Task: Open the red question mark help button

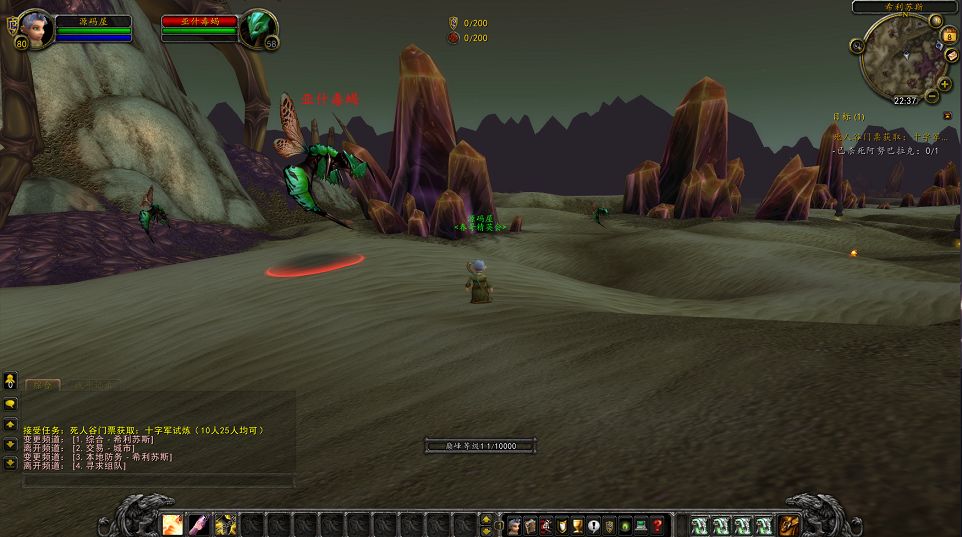Action: tap(657, 525)
